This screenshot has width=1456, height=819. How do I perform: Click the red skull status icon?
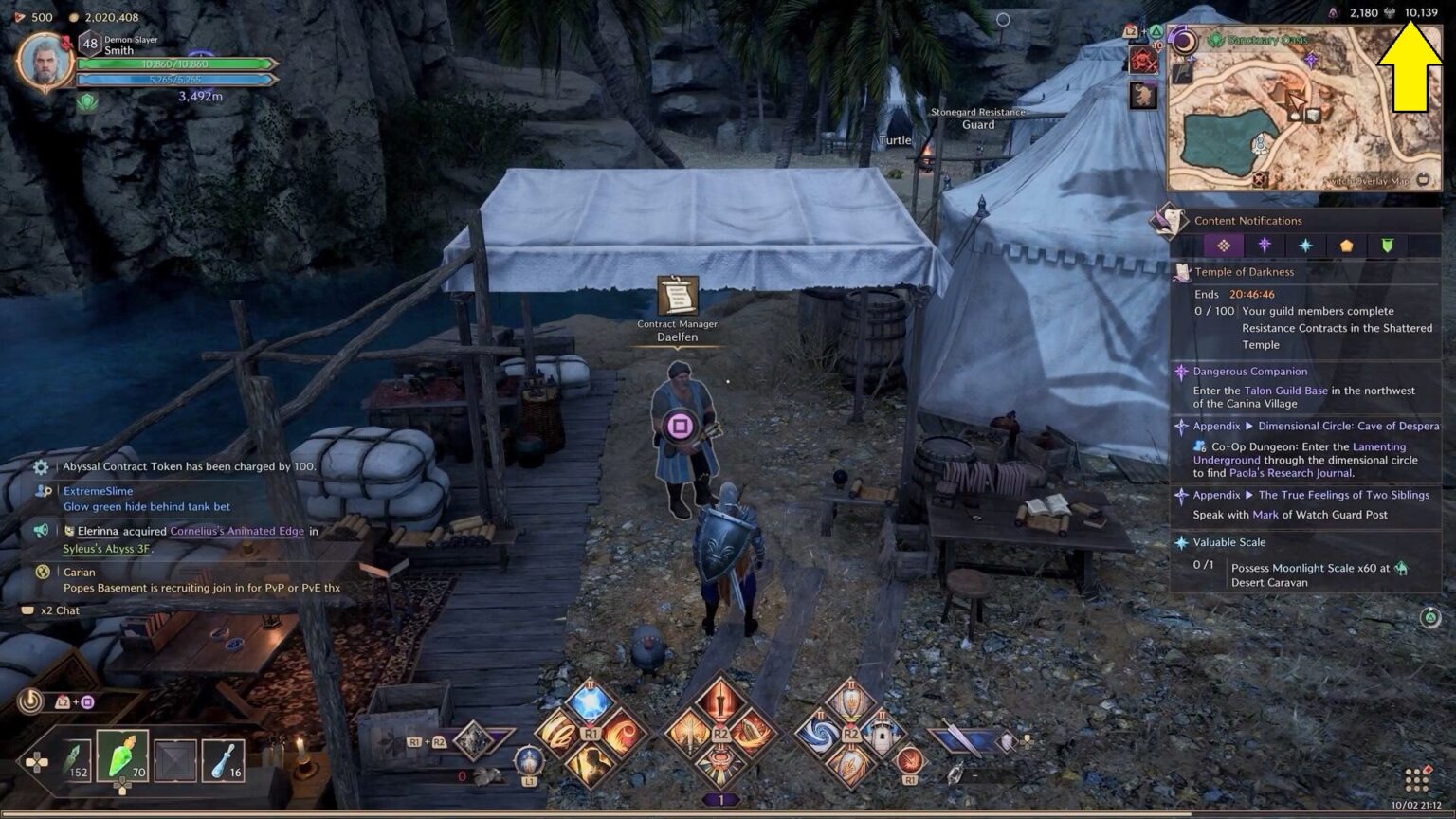tap(1142, 61)
